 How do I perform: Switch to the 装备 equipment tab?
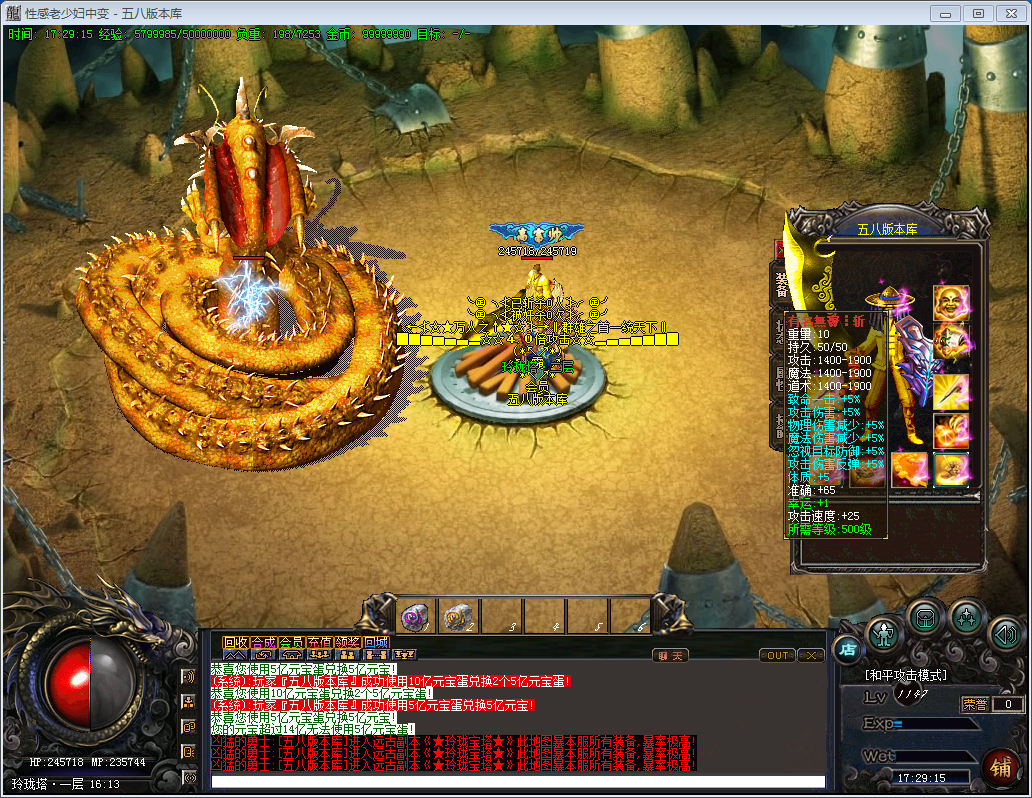[x=781, y=282]
